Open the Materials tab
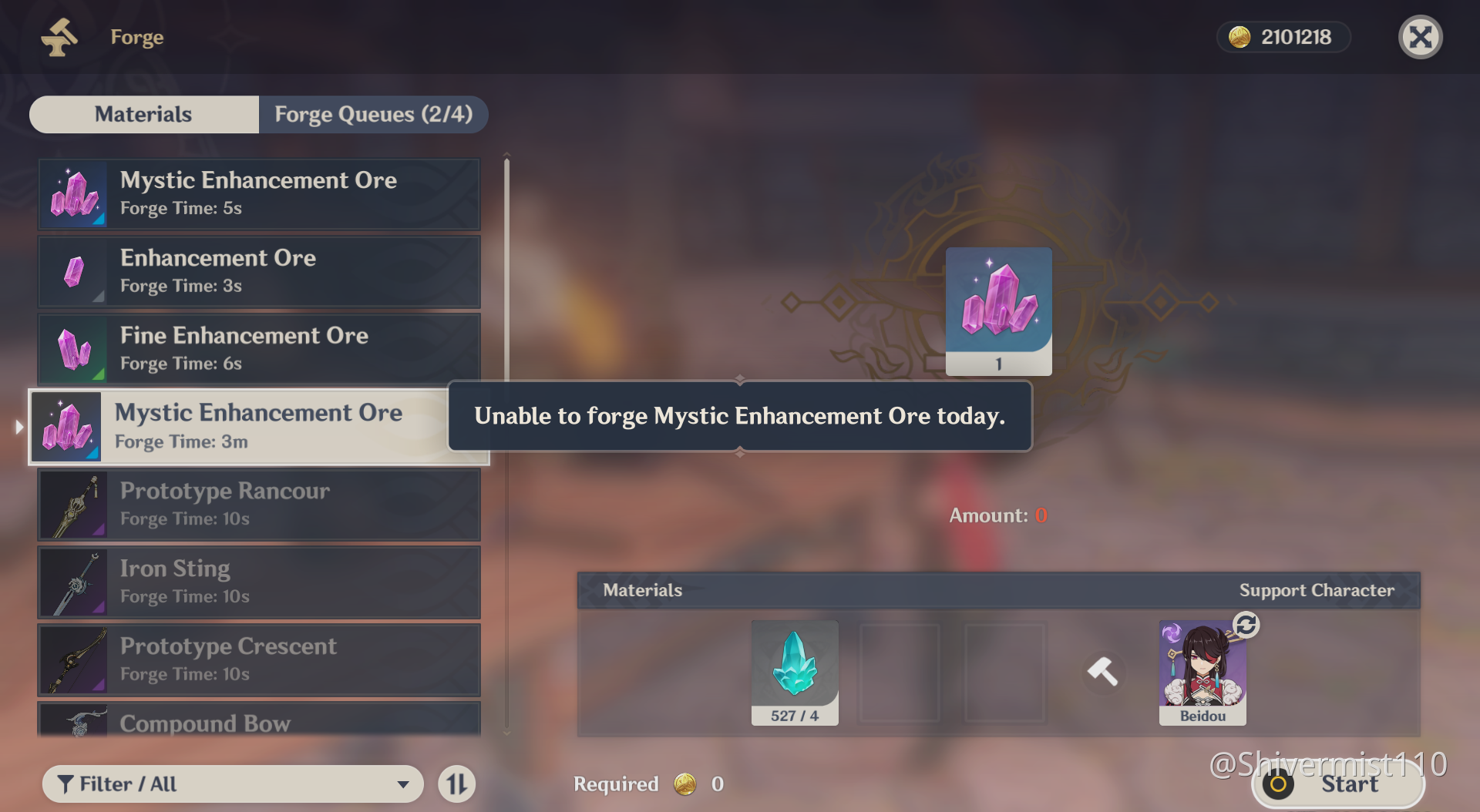The height and width of the screenshot is (812, 1480). coord(143,114)
